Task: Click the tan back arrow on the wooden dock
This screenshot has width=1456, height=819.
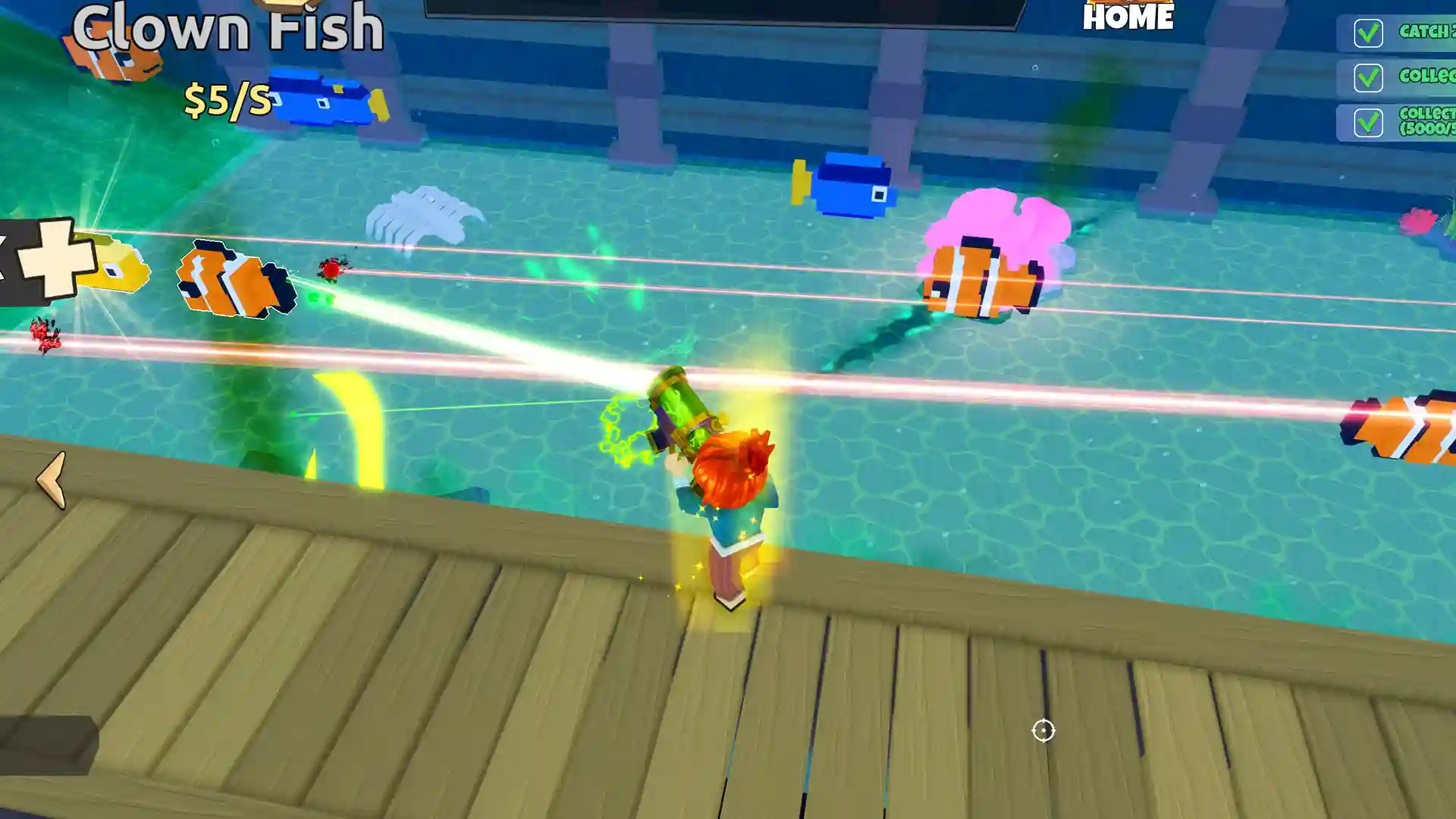Action: (50, 478)
